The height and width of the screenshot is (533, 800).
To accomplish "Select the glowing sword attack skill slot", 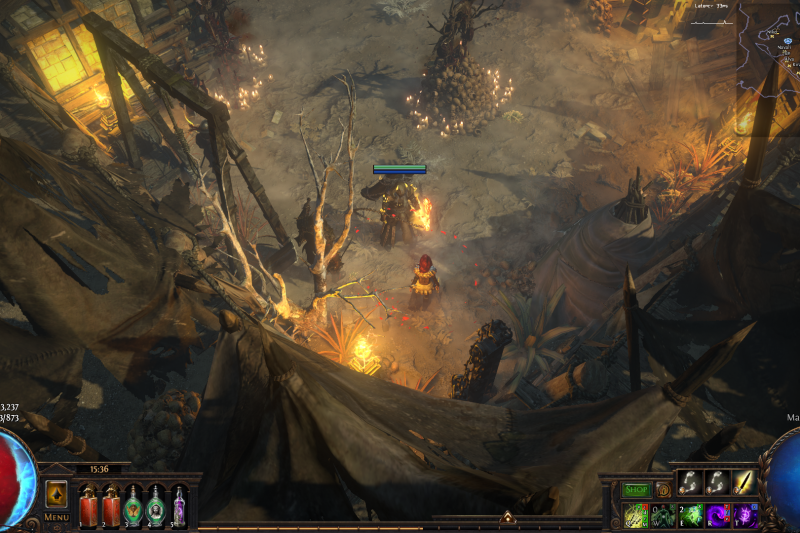I will click(x=744, y=483).
